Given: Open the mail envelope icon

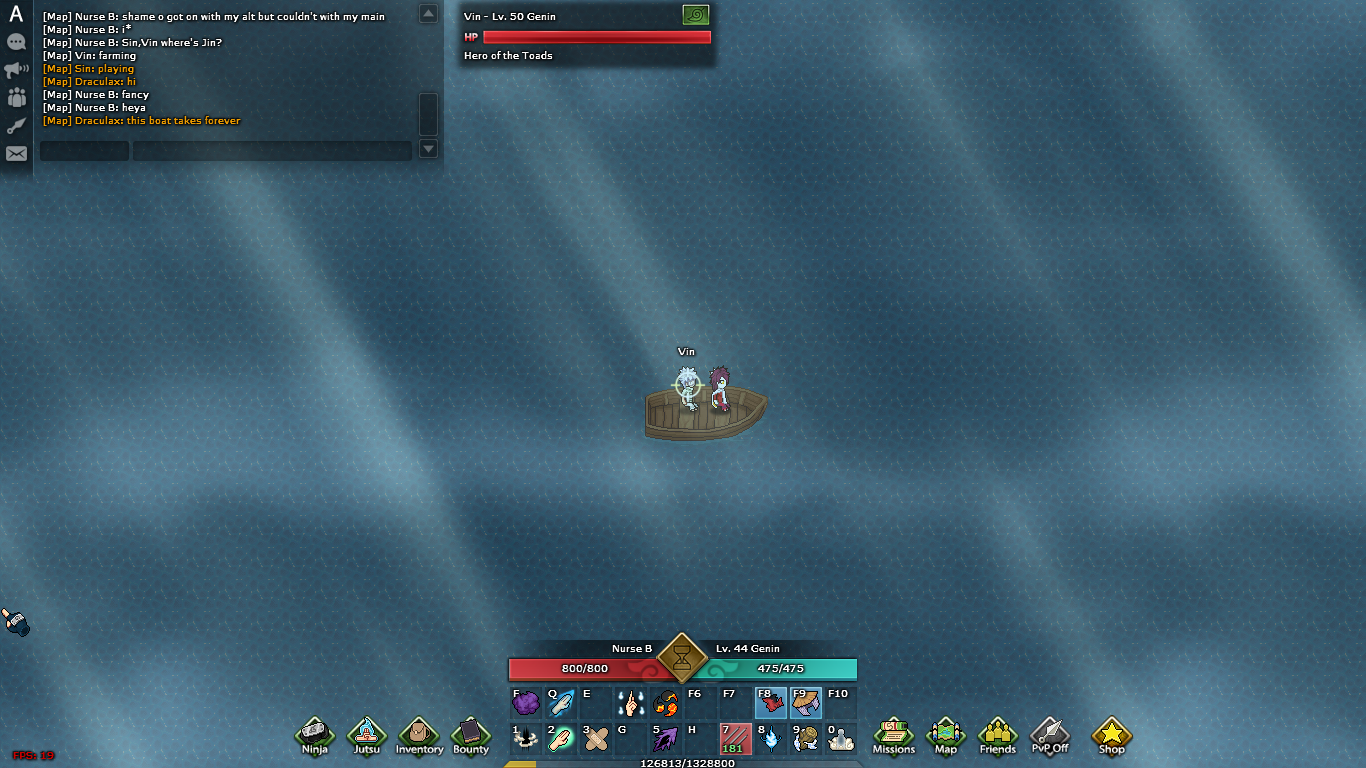Looking at the screenshot, I should (16, 154).
